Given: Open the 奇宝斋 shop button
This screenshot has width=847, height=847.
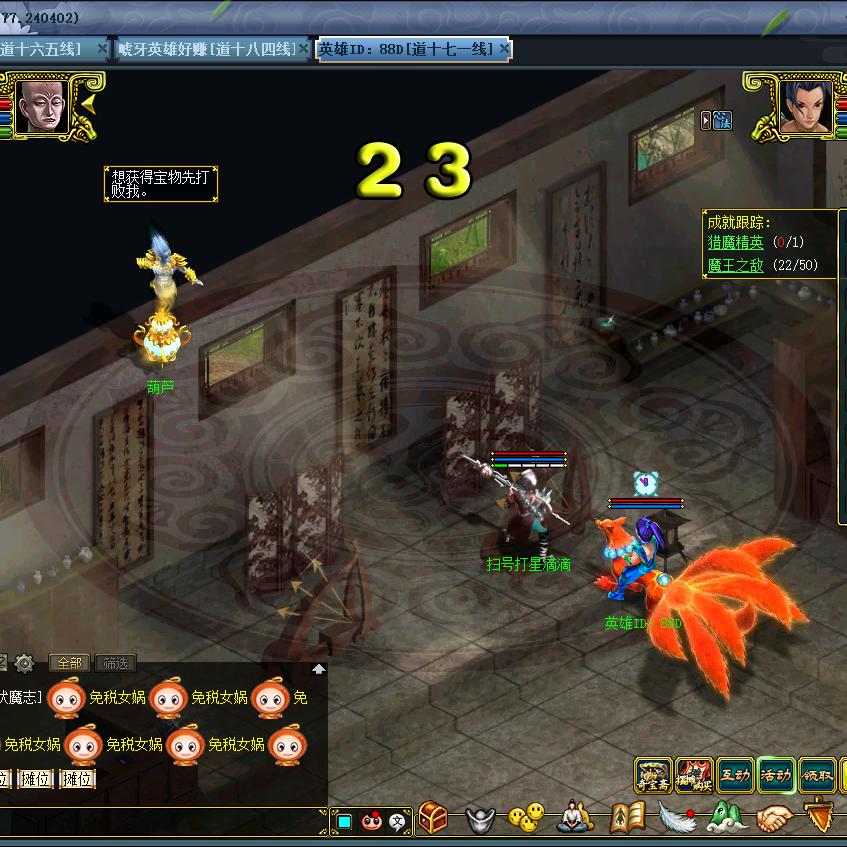Looking at the screenshot, I should pos(653,775).
